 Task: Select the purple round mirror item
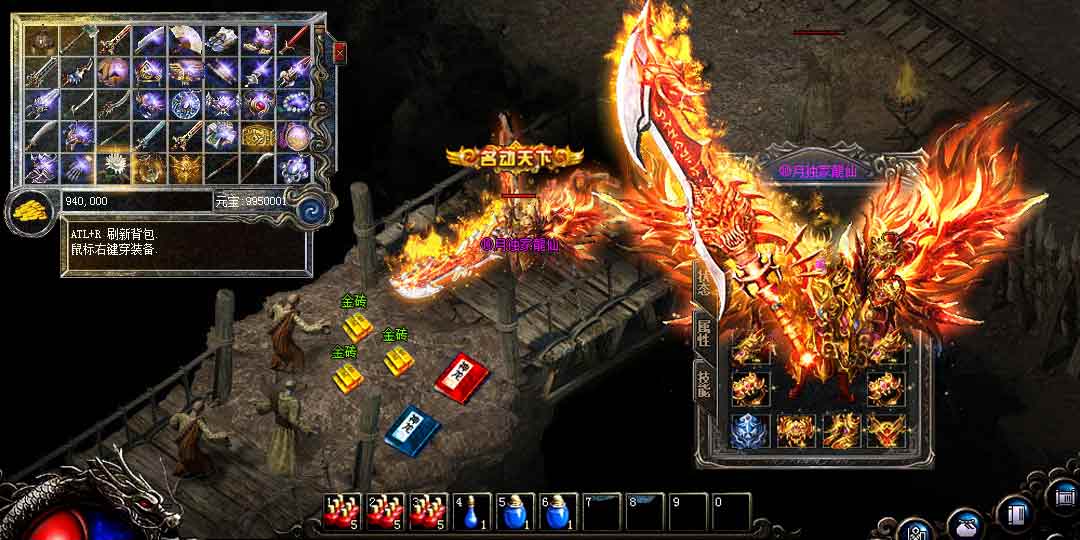293,136
